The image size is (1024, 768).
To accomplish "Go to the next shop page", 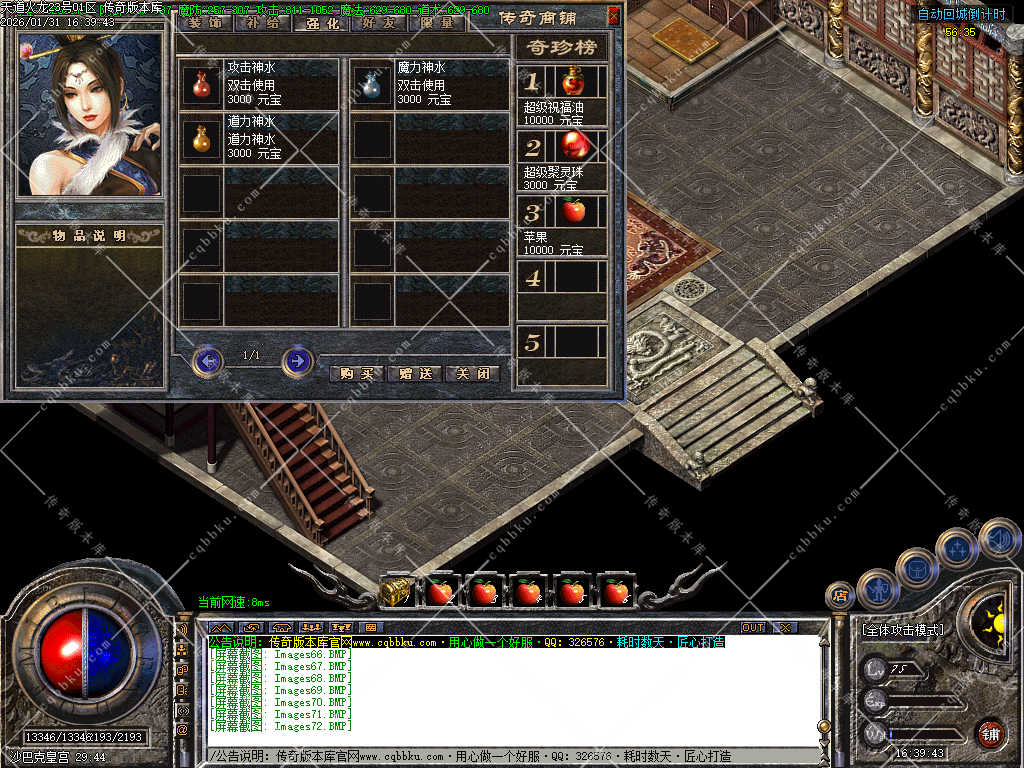I will point(297,360).
